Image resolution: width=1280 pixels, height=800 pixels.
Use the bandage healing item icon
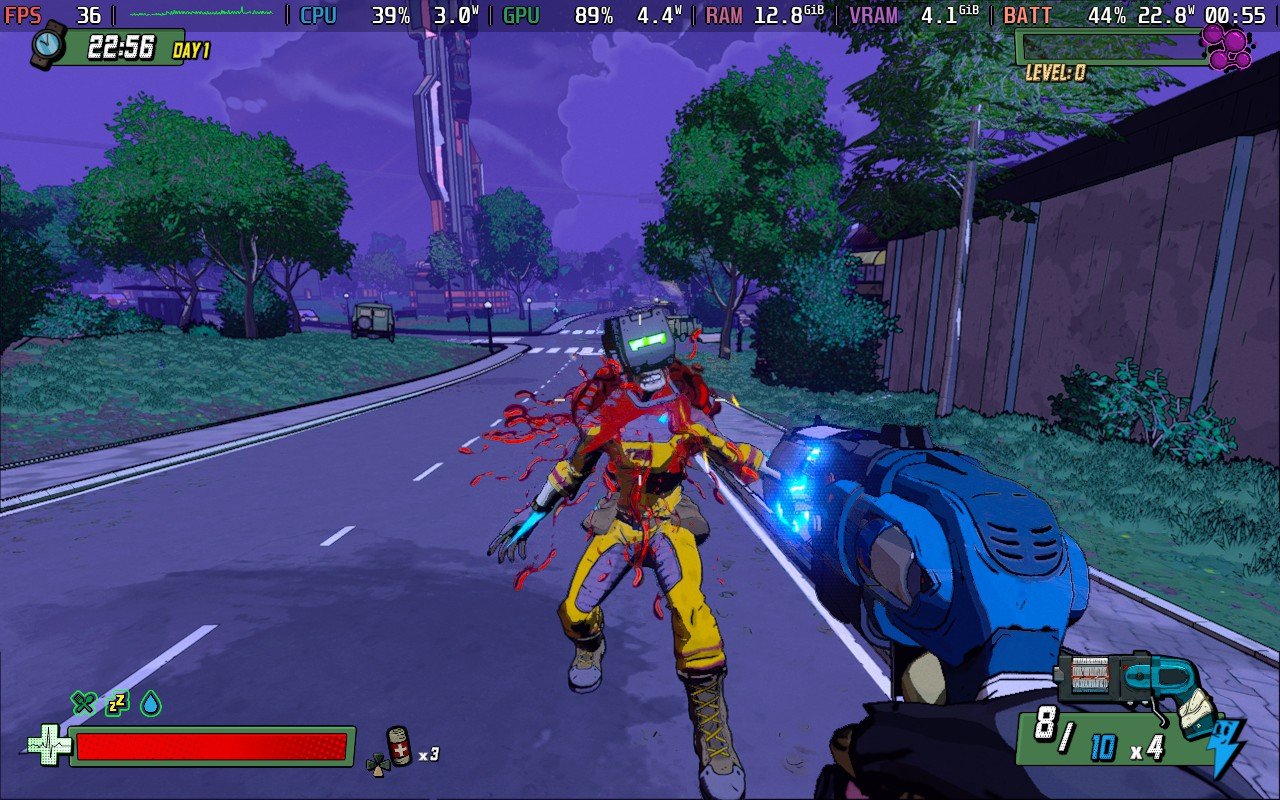click(399, 746)
